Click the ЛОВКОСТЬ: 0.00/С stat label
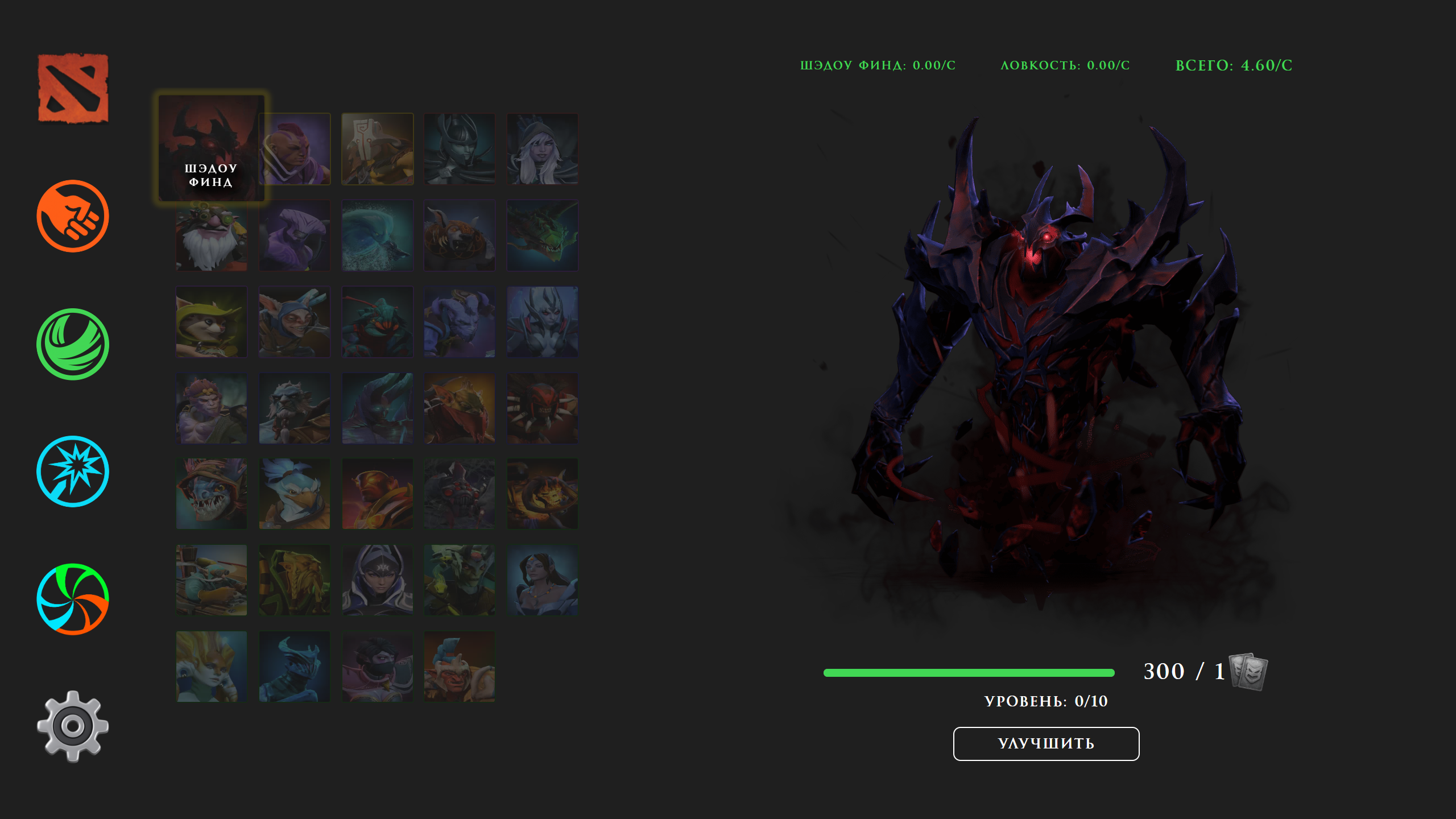This screenshot has width=1456, height=819. [x=1064, y=66]
